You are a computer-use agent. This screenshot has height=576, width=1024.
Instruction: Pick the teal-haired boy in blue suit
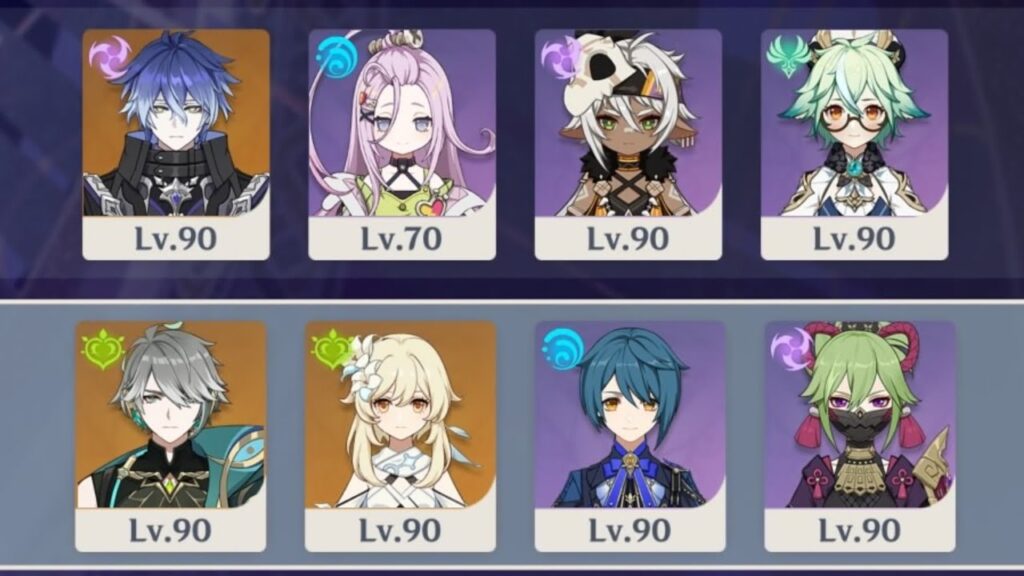(x=630, y=435)
